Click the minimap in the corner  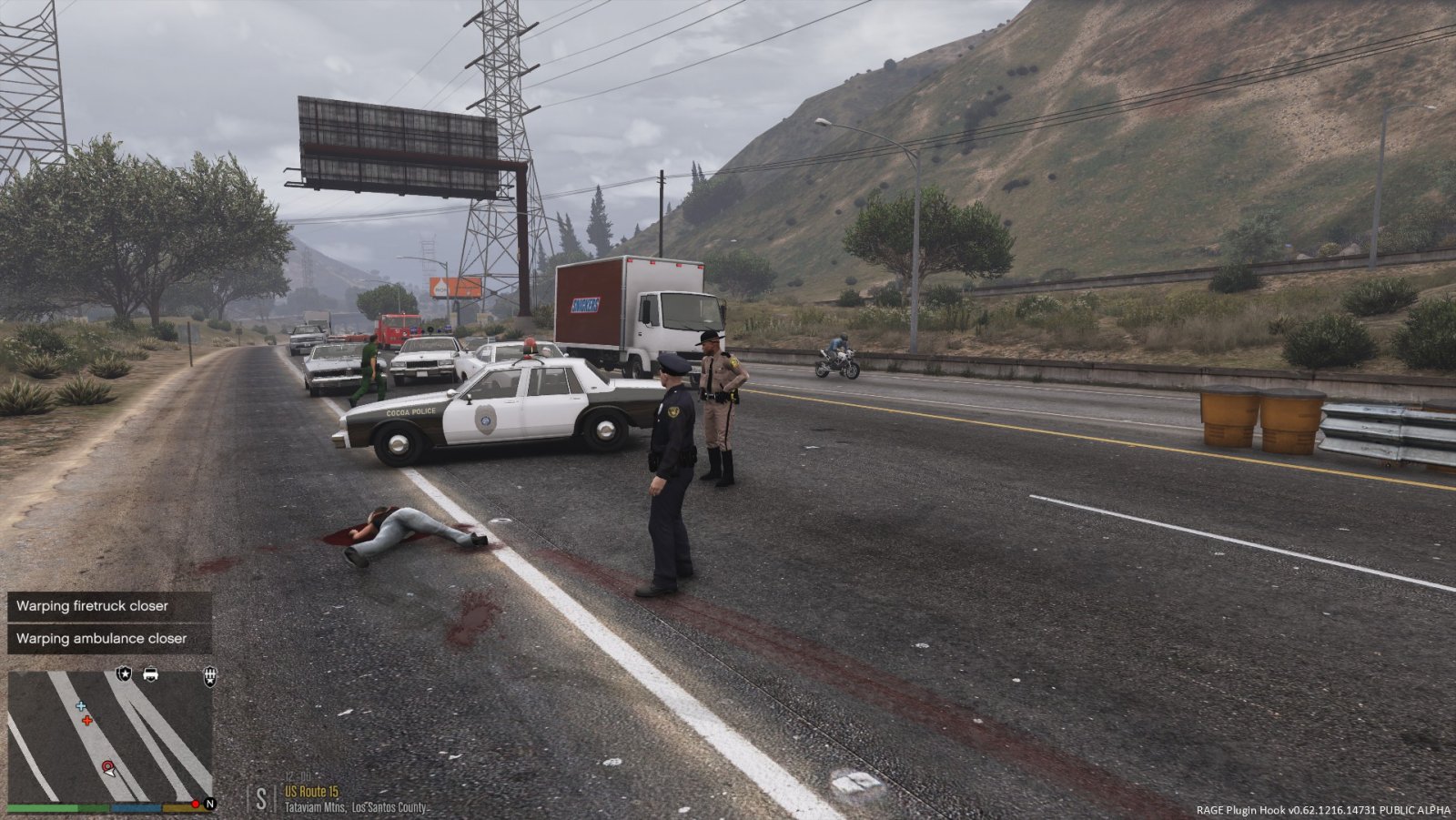tap(110, 735)
